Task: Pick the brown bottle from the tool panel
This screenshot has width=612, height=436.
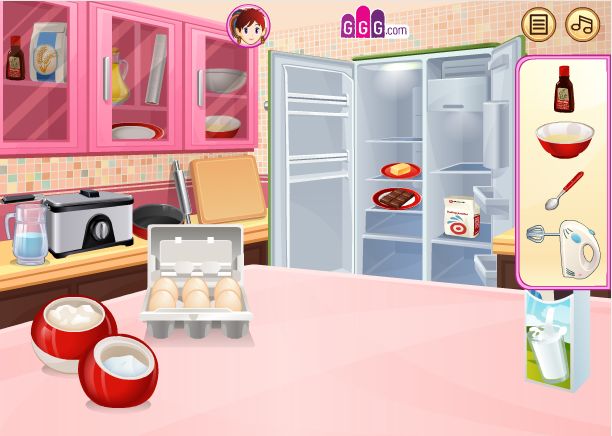Action: 563,89
